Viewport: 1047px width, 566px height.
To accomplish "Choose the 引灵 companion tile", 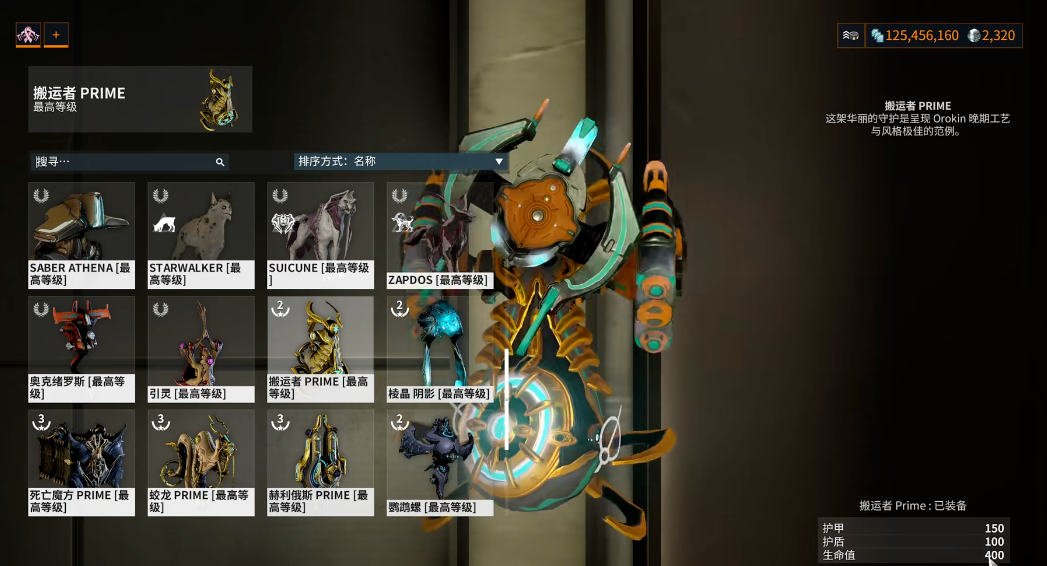I will tap(200, 349).
